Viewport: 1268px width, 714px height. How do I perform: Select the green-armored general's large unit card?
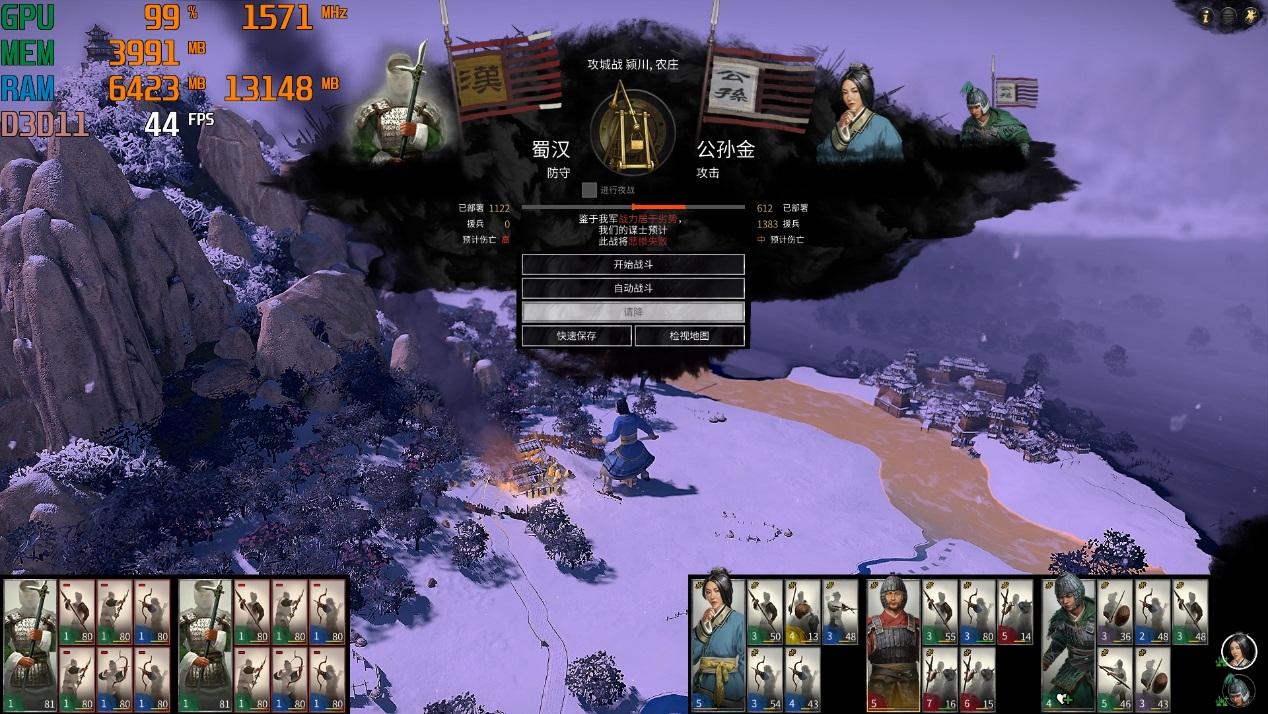(1068, 639)
